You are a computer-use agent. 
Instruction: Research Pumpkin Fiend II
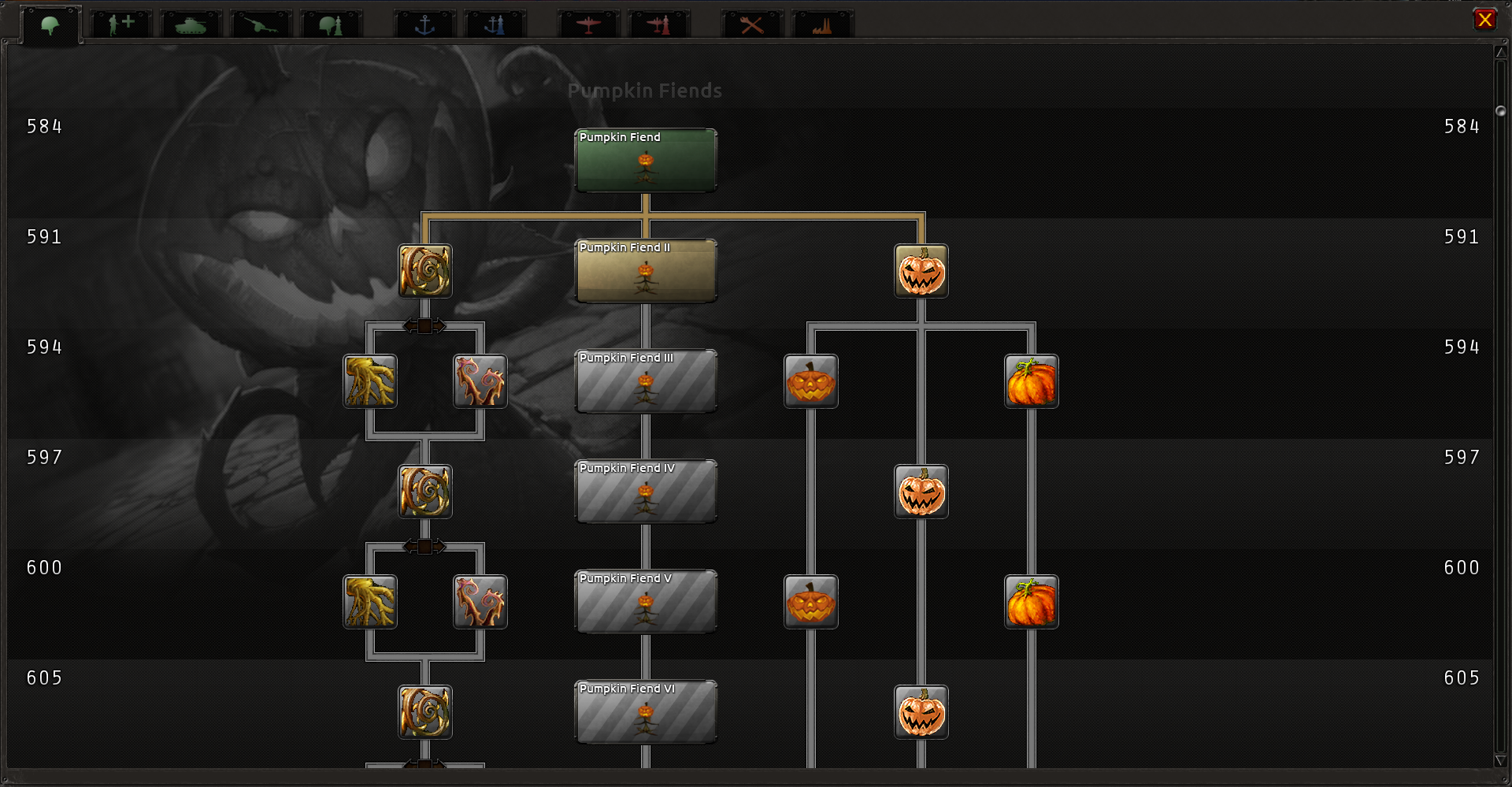click(646, 271)
